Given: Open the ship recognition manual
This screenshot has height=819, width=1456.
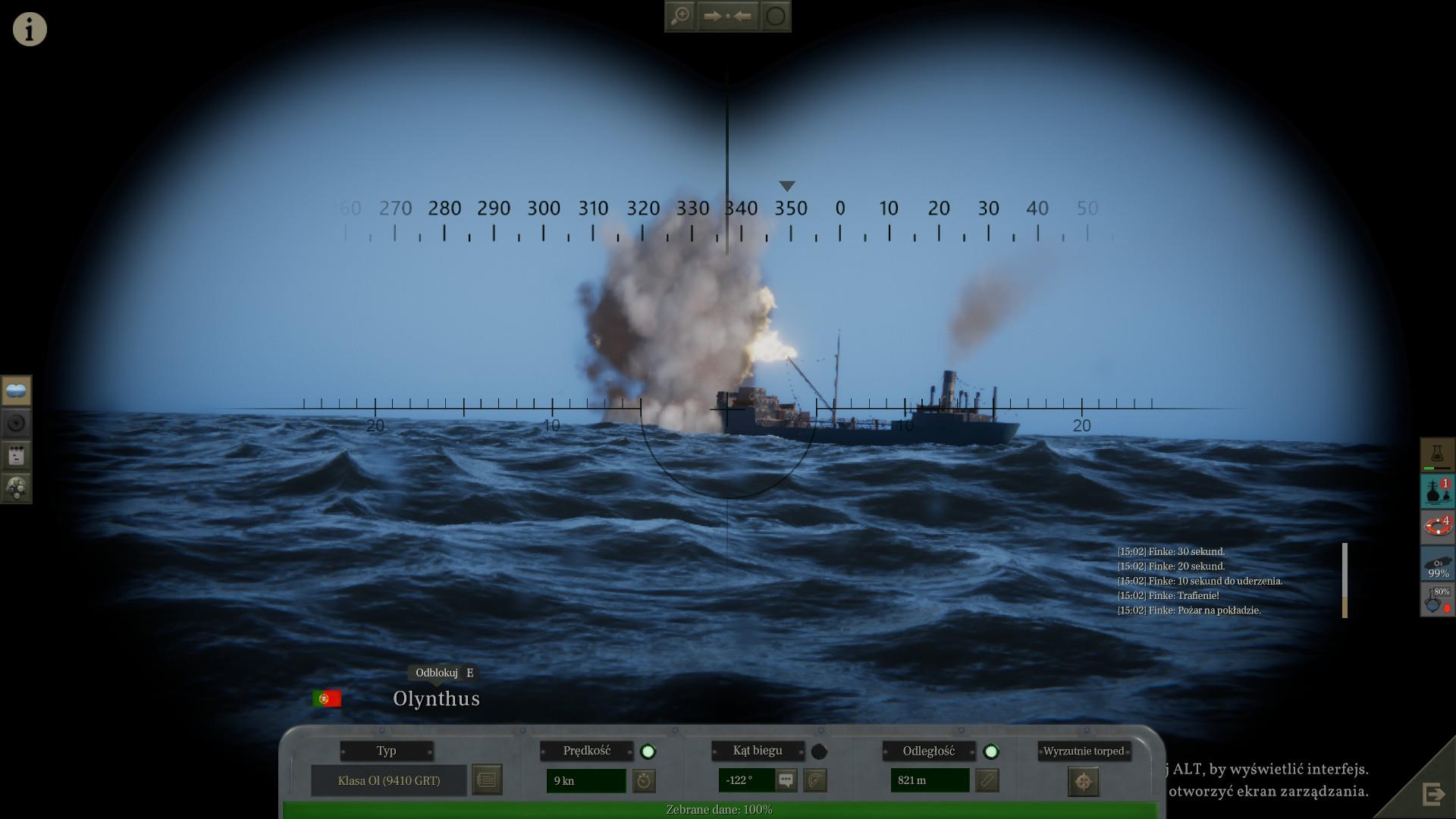Looking at the screenshot, I should click(x=487, y=780).
